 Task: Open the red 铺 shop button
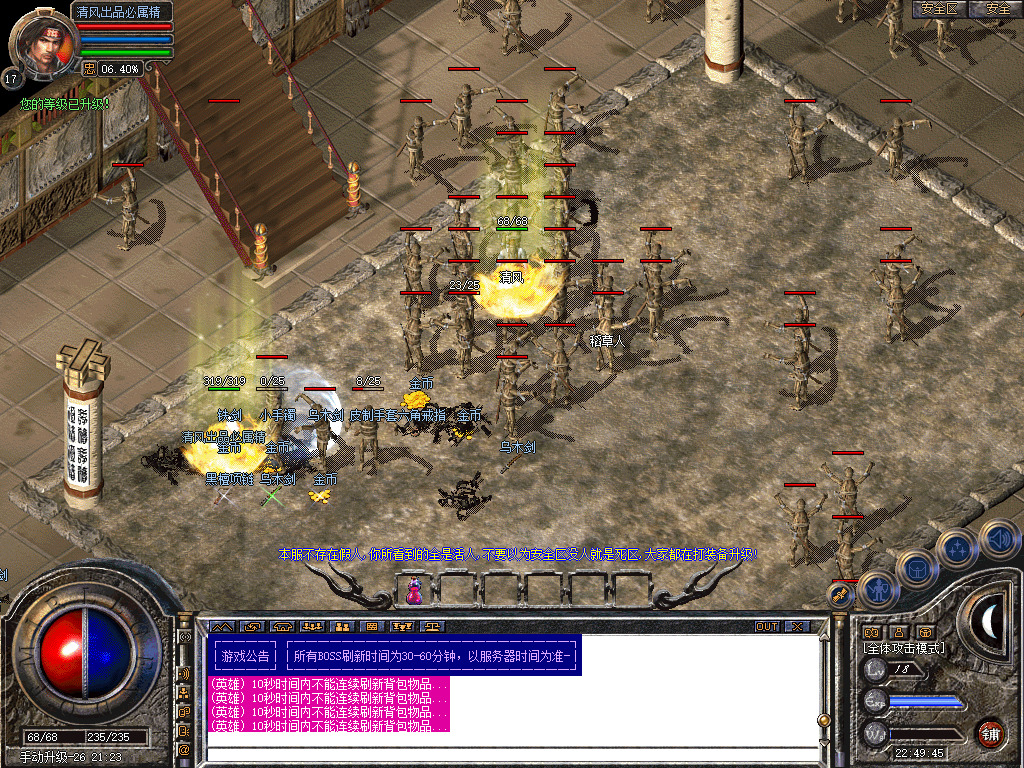[991, 733]
